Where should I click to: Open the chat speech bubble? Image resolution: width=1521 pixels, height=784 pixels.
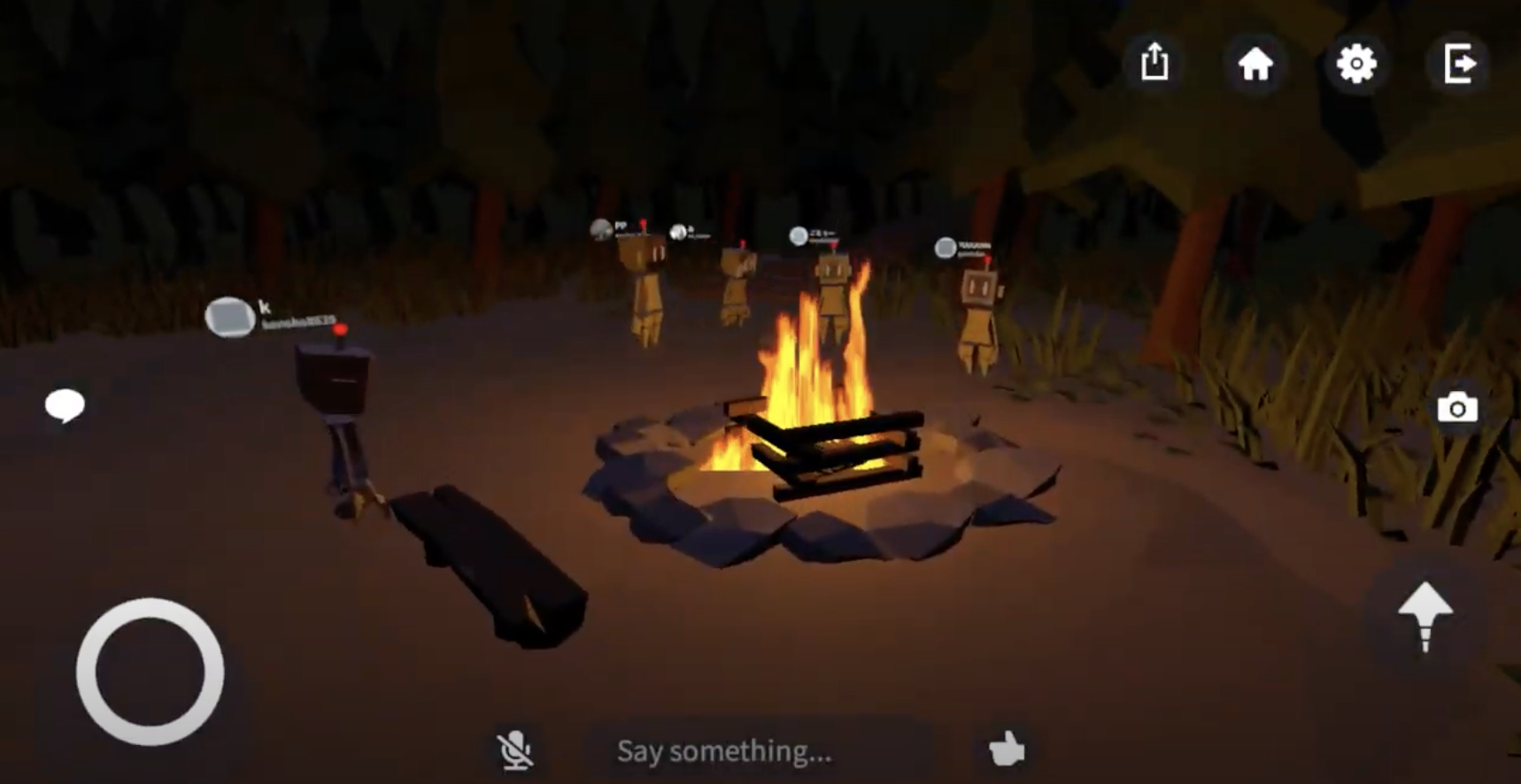pyautogui.click(x=65, y=406)
